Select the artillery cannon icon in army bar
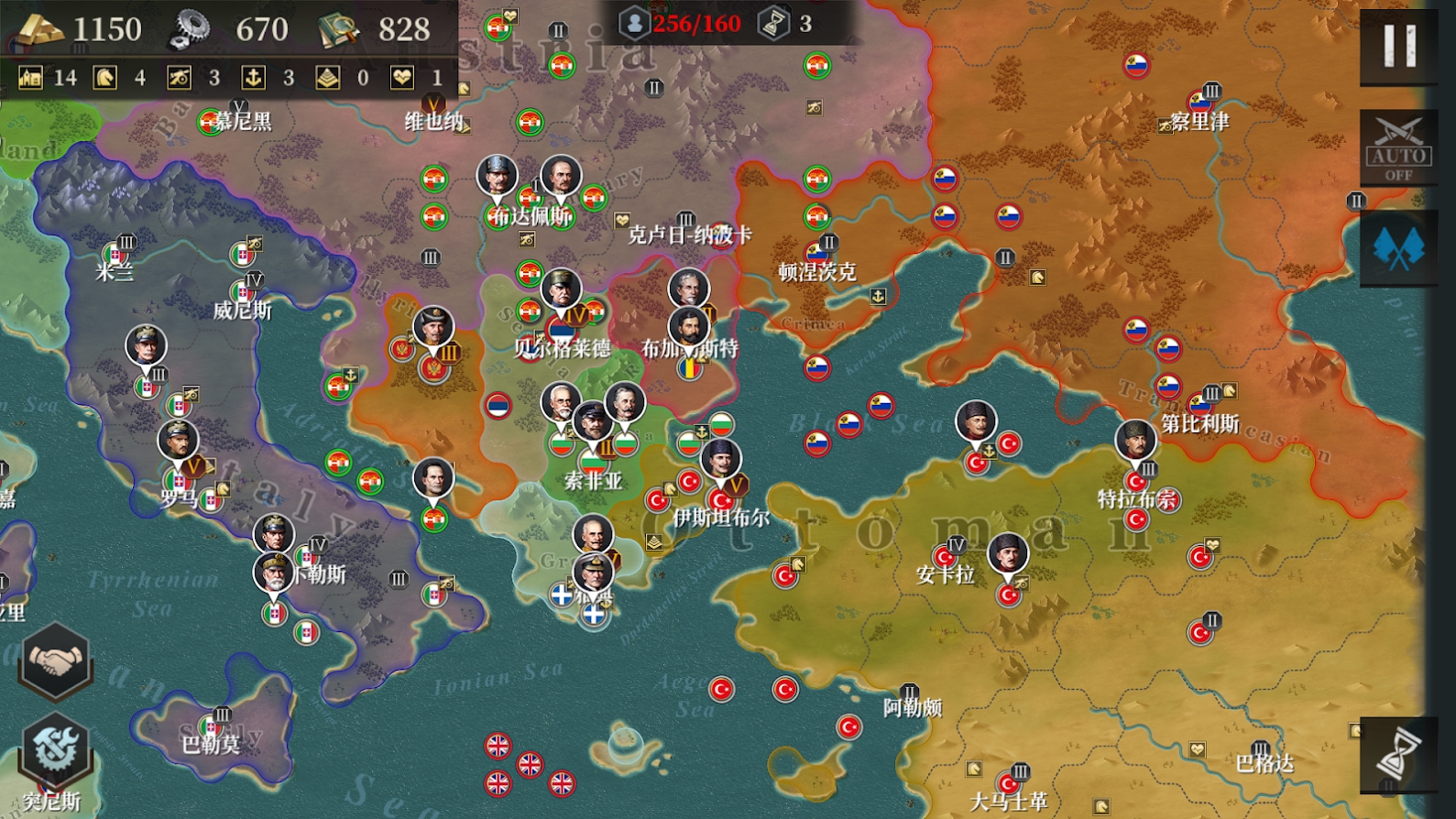Screen dimensions: 1456x819 (x=180, y=78)
